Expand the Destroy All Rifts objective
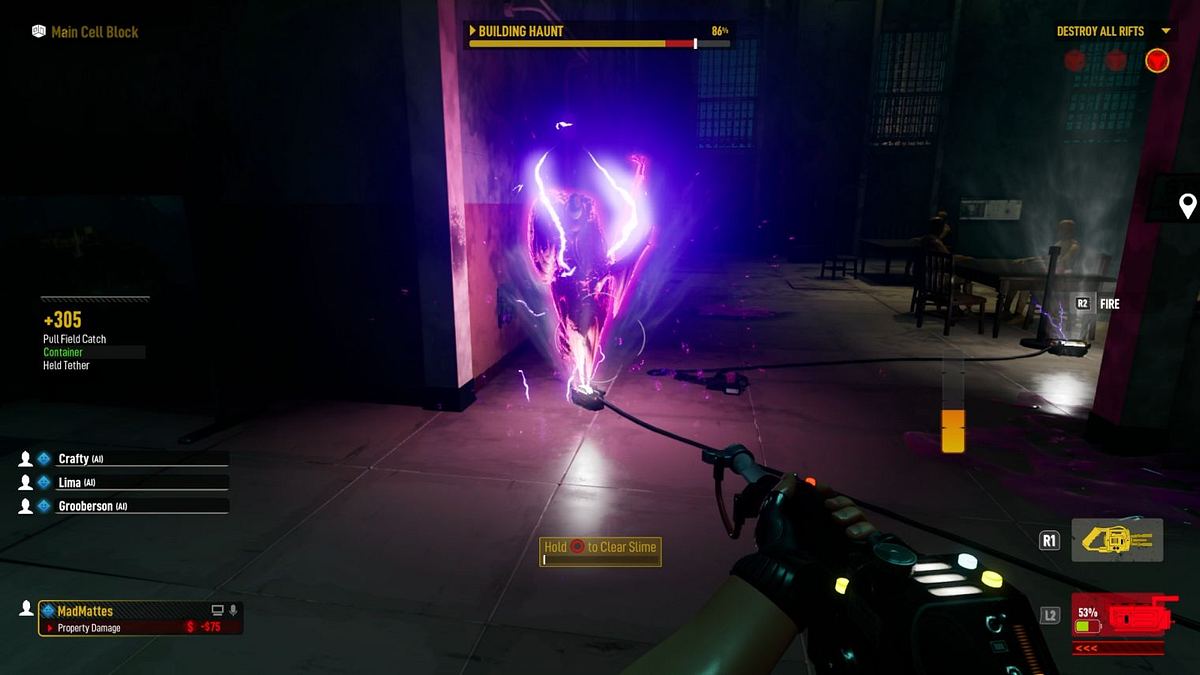 (x=1165, y=32)
